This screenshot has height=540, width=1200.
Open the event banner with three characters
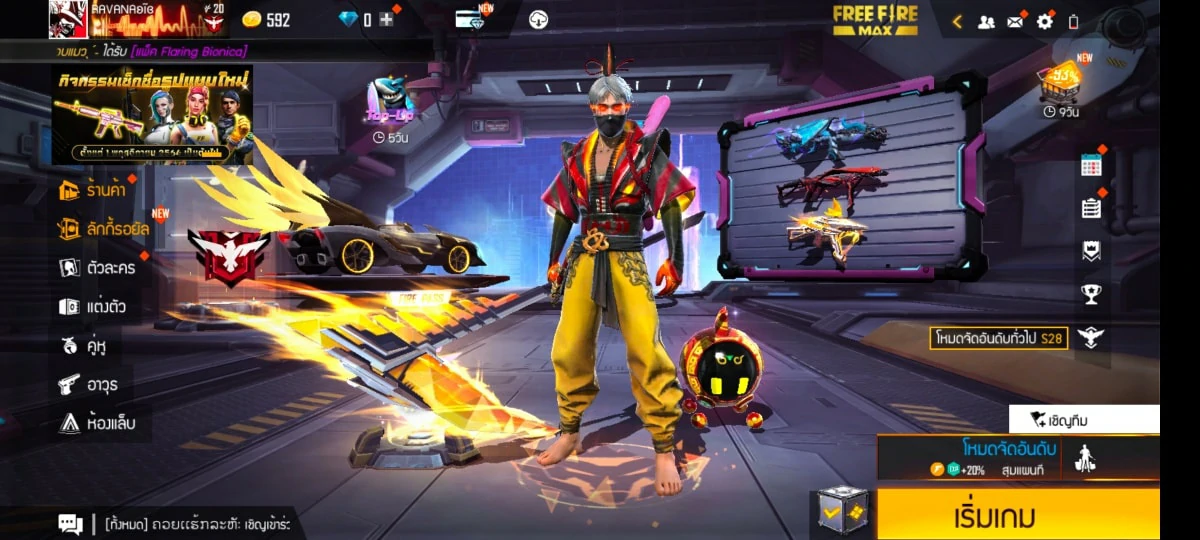coord(152,115)
